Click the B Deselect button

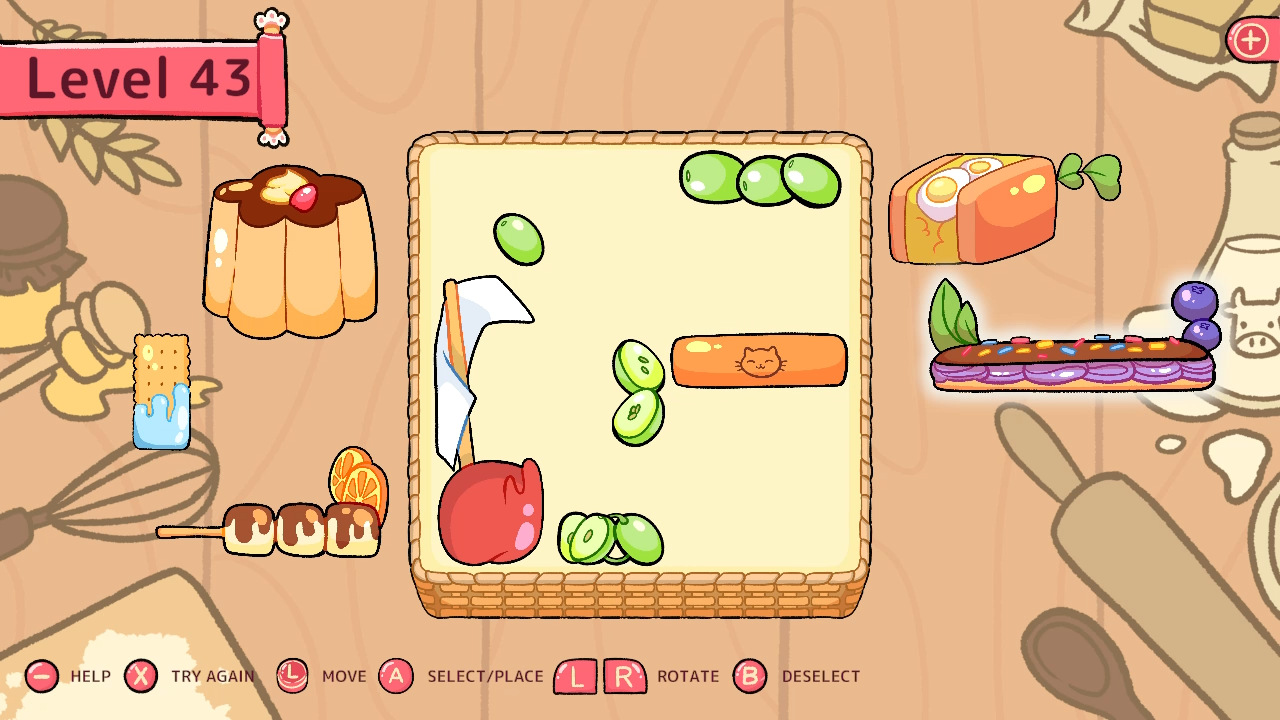point(751,676)
